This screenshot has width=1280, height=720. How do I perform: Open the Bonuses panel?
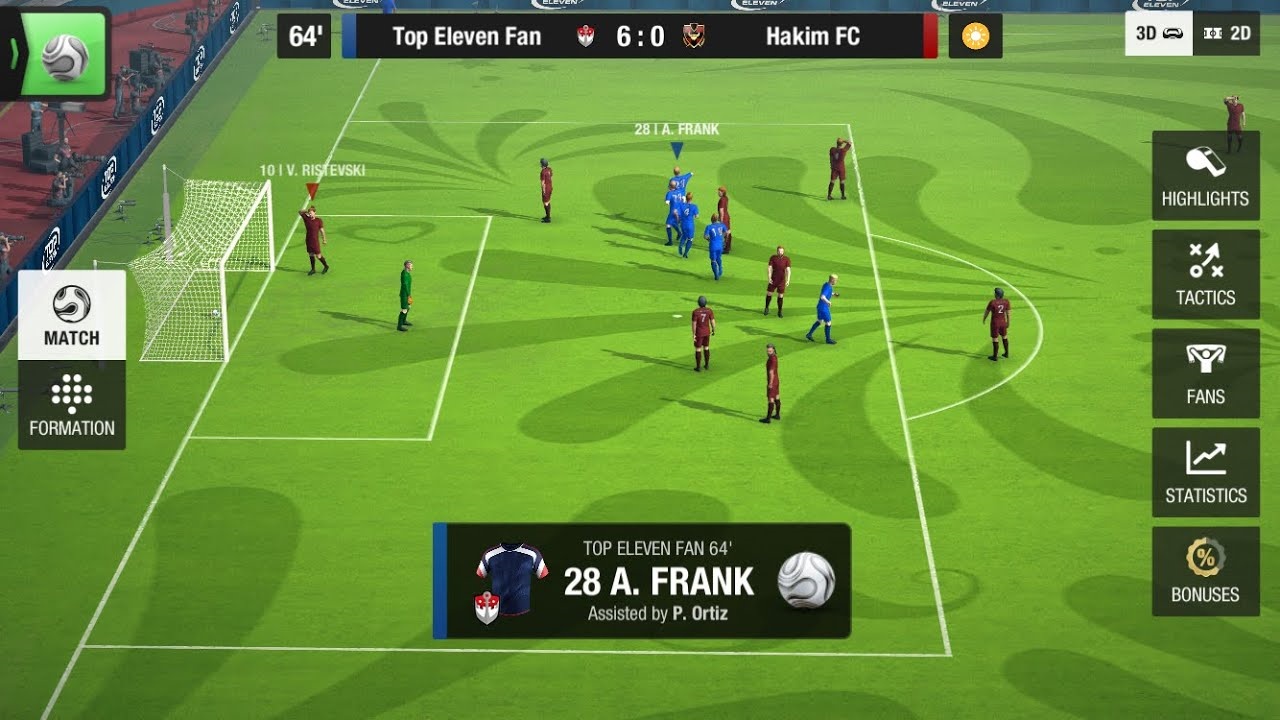(x=1205, y=572)
